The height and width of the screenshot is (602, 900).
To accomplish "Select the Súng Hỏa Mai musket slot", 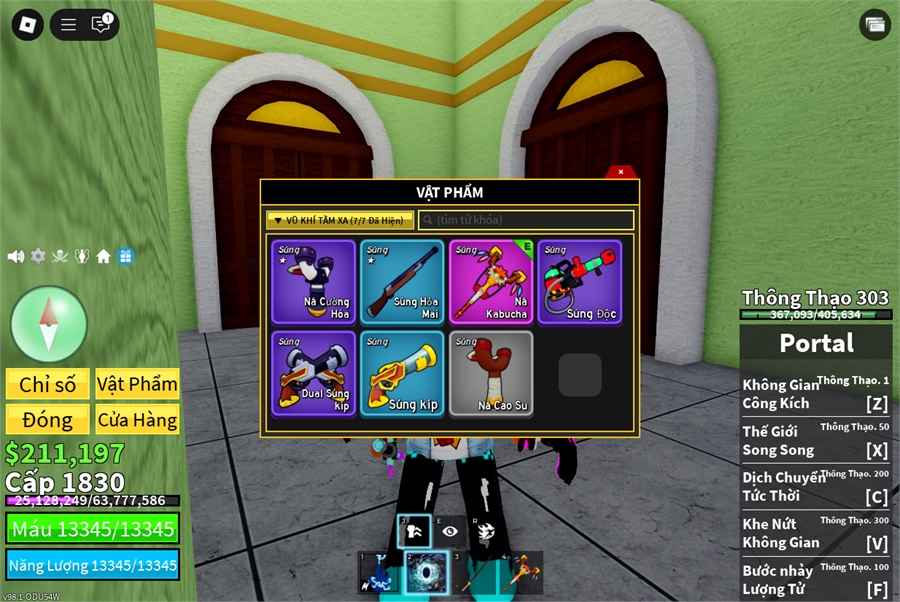I will tap(402, 282).
